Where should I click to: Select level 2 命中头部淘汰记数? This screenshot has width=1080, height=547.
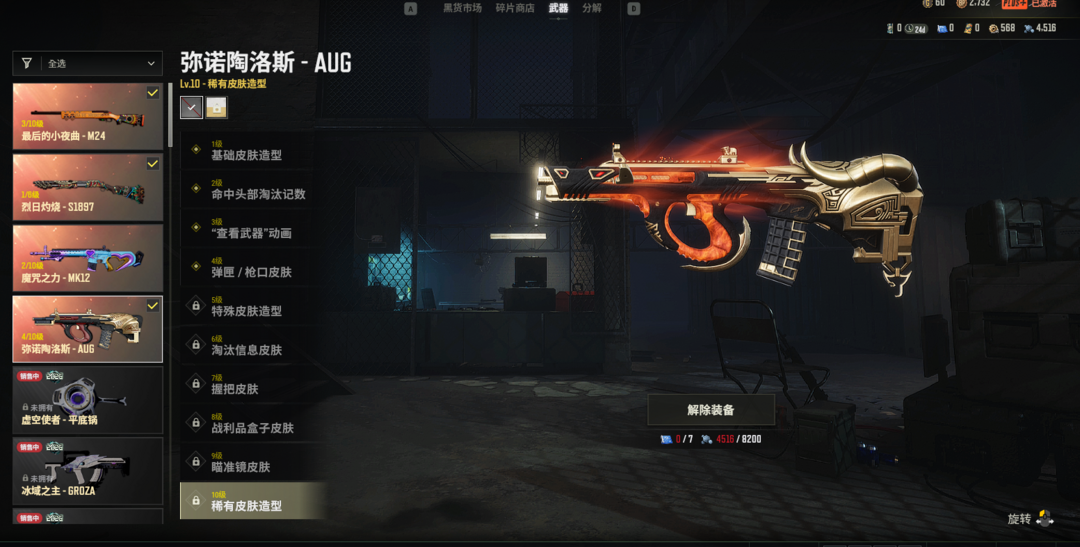[257, 190]
